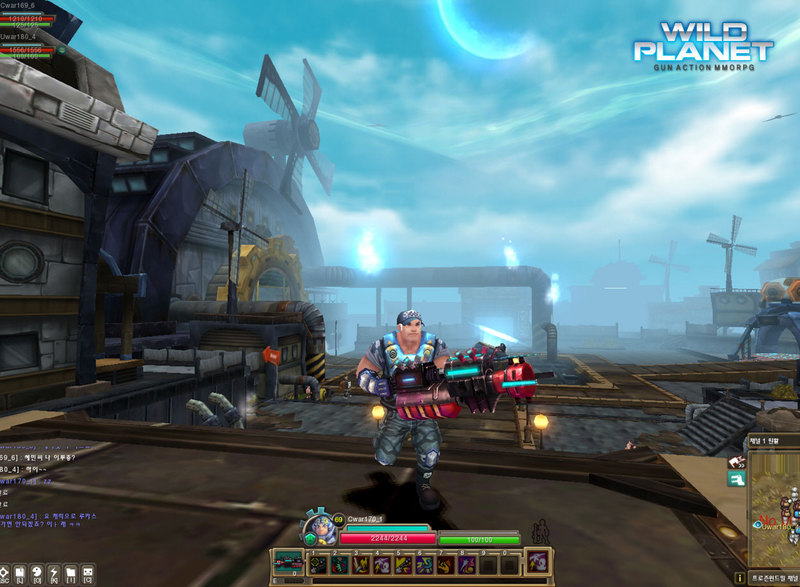
Task: Open the inventory bag icon [I]
Action: coord(70,574)
